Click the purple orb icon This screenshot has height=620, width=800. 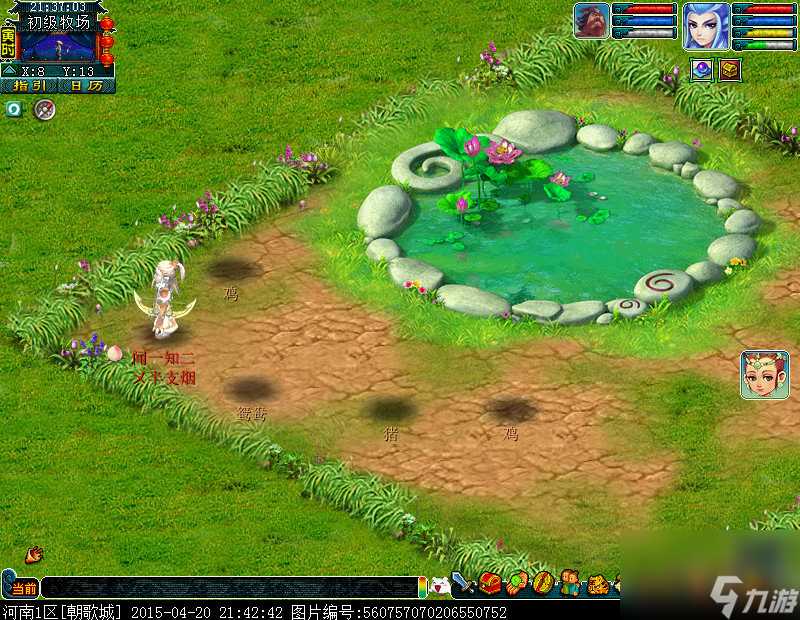pyautogui.click(x=702, y=69)
